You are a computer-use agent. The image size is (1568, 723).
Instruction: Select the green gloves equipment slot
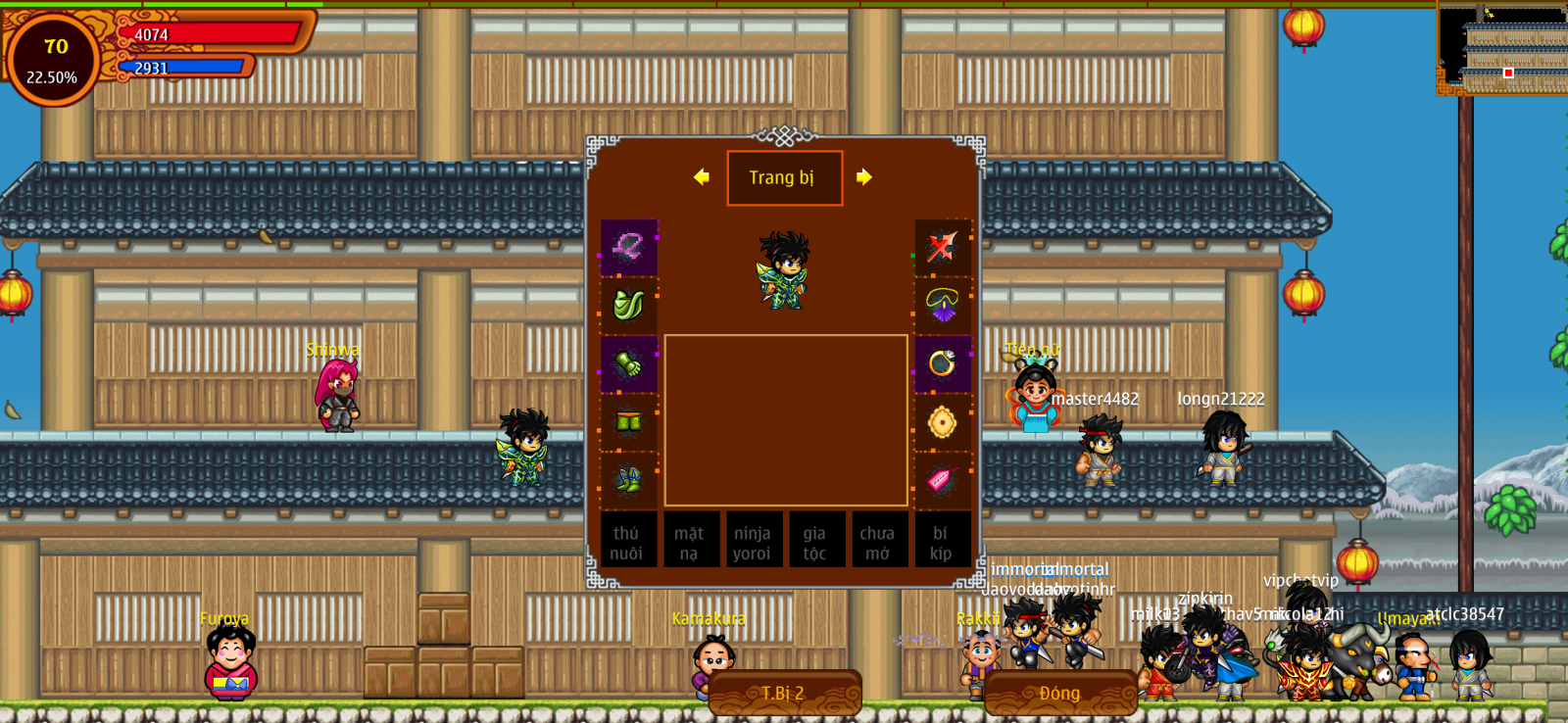[628, 364]
